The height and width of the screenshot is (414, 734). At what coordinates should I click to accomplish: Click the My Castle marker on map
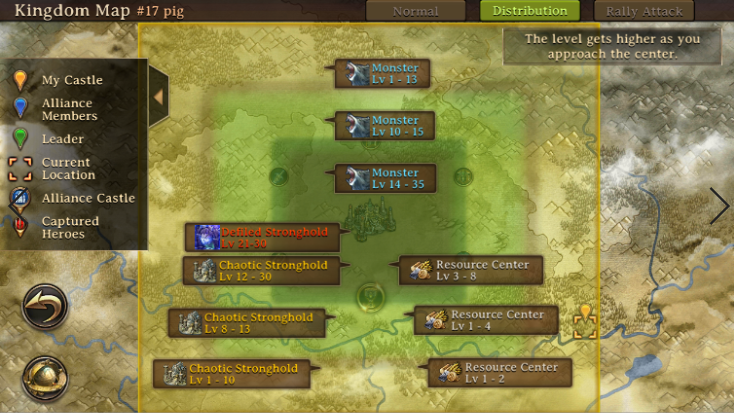point(585,315)
